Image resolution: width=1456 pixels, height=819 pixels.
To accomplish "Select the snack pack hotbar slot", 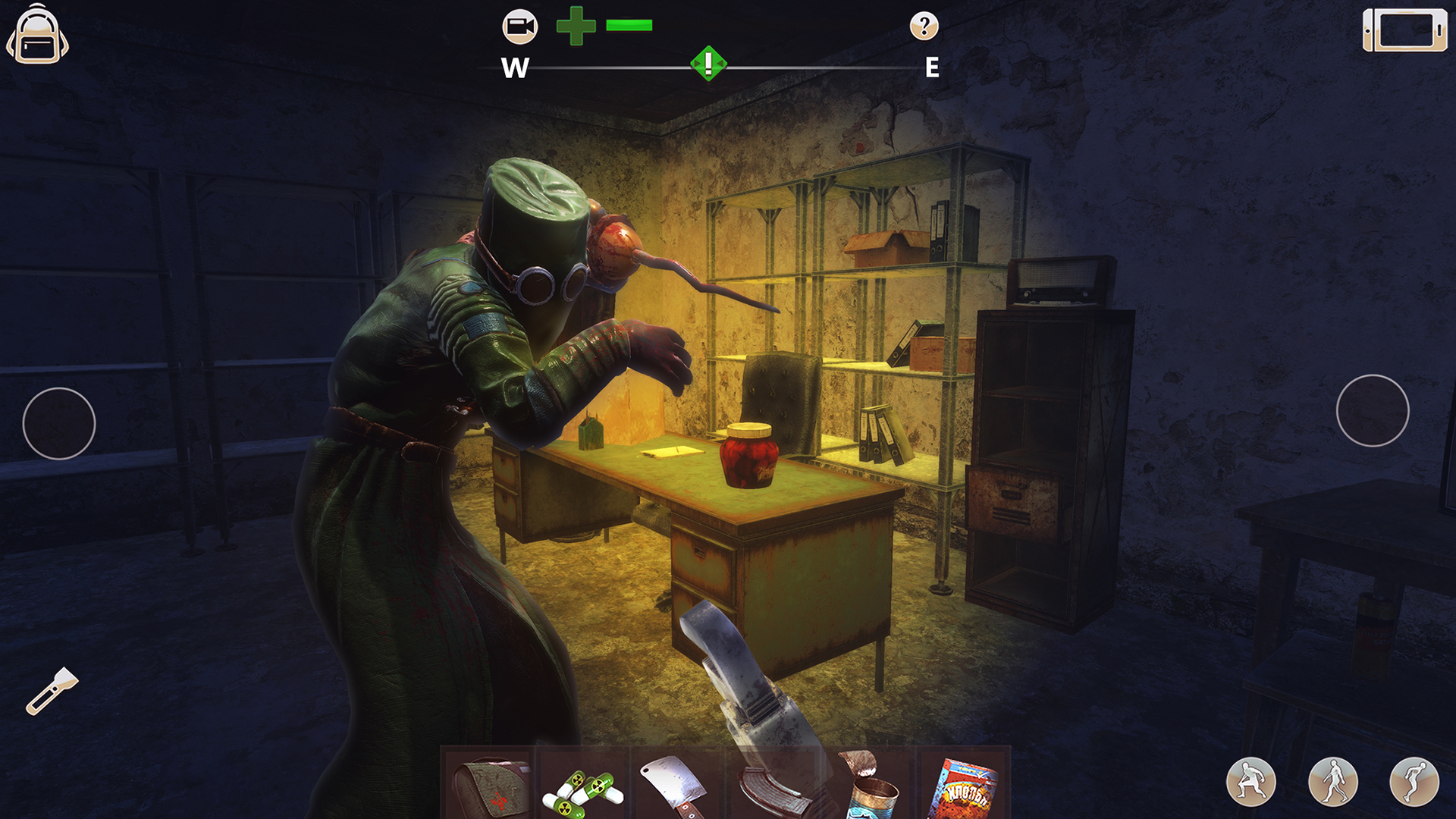I will pos(963,789).
